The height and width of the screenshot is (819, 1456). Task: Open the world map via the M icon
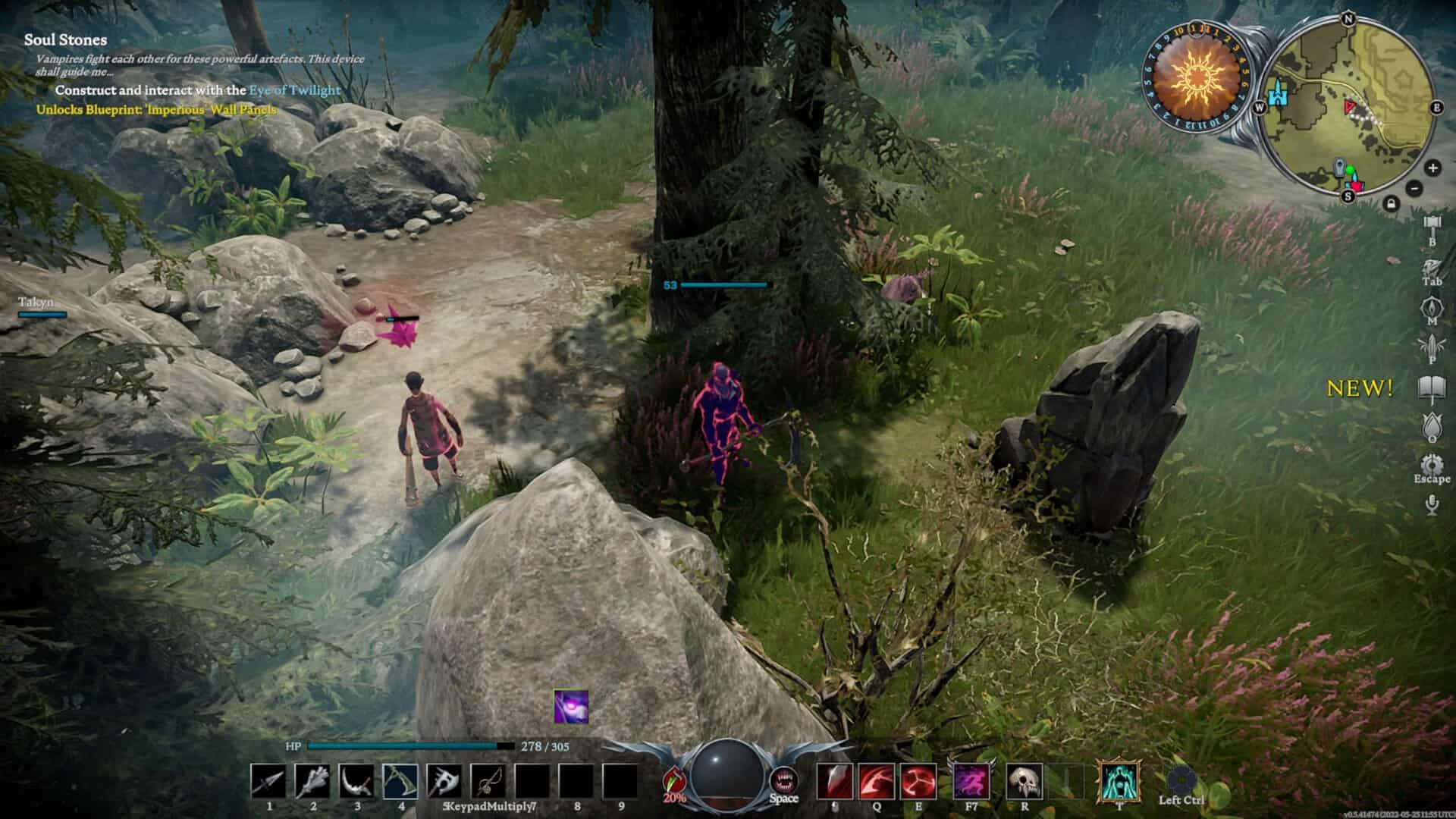1432,306
